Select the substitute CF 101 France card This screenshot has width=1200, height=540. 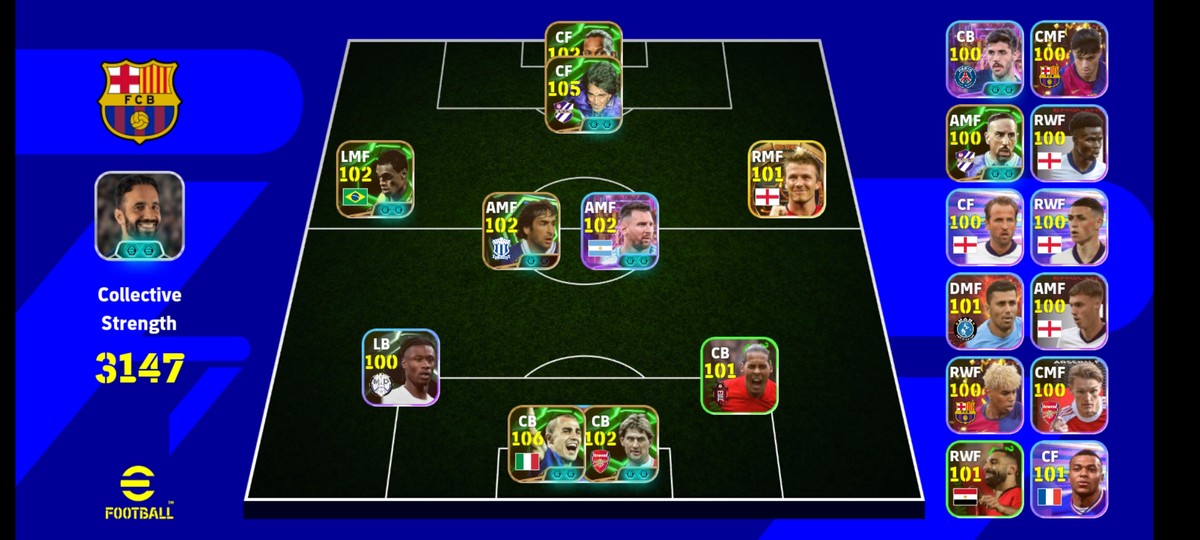[1069, 479]
